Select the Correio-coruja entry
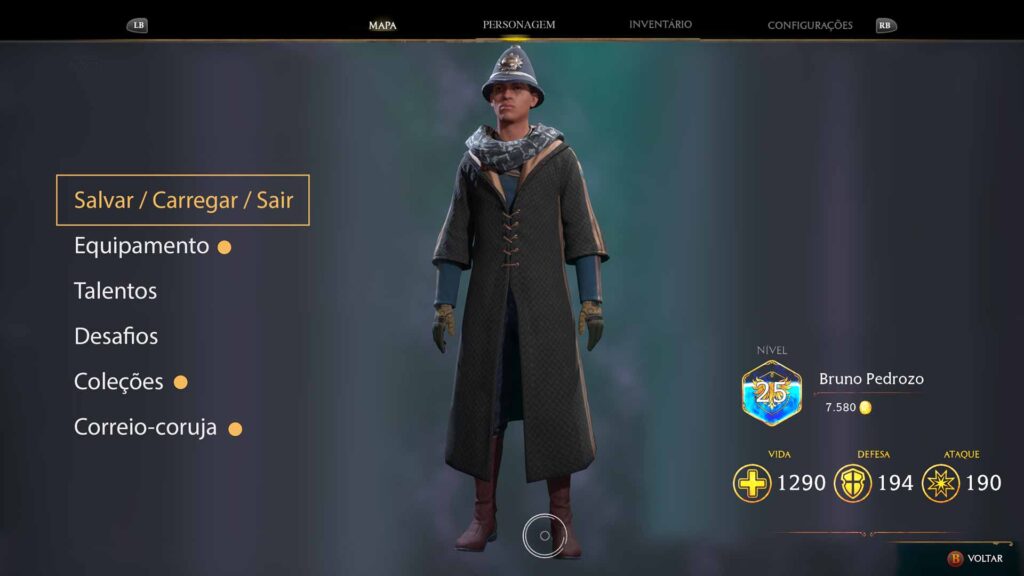Image resolution: width=1024 pixels, height=576 pixels. coord(145,427)
